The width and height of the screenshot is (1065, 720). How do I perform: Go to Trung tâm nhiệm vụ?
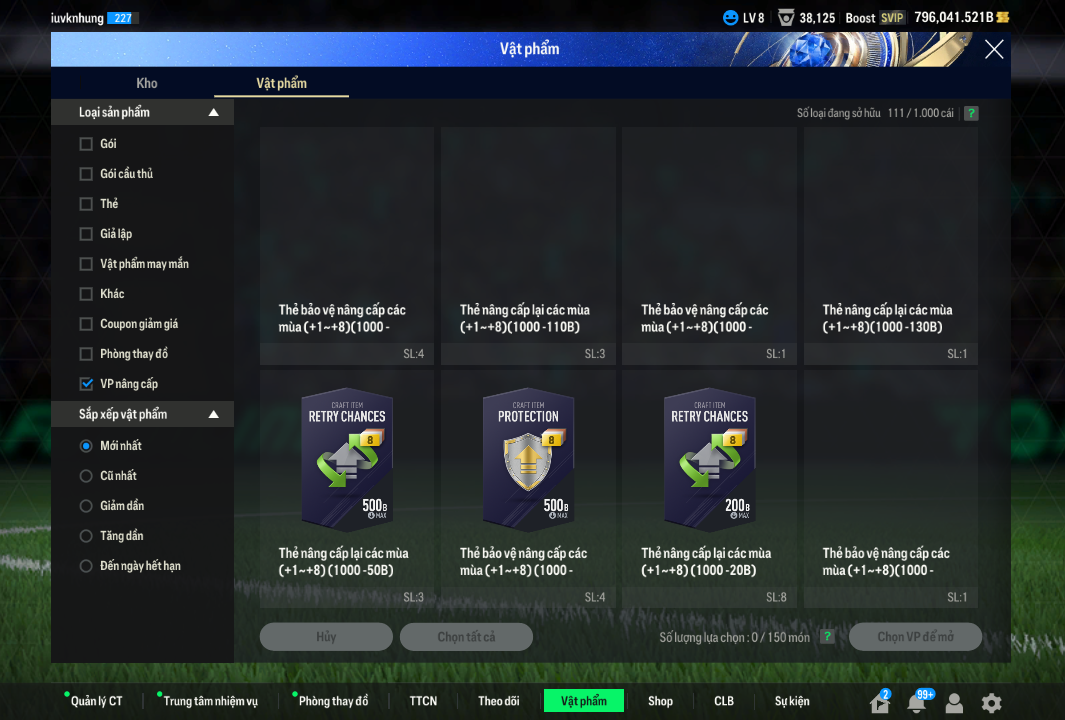point(210,701)
